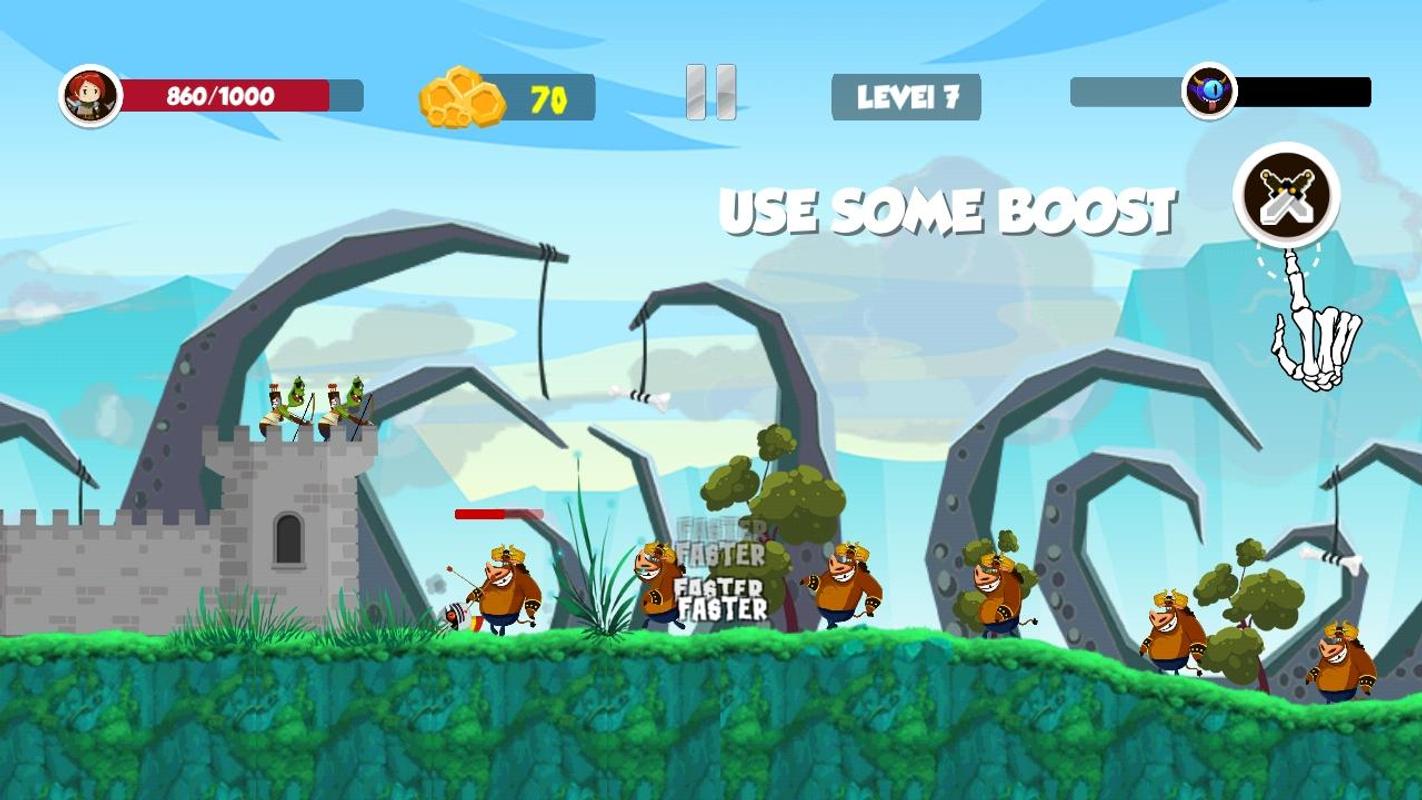The width and height of the screenshot is (1422, 800).
Task: Pause the game
Action: (x=711, y=93)
